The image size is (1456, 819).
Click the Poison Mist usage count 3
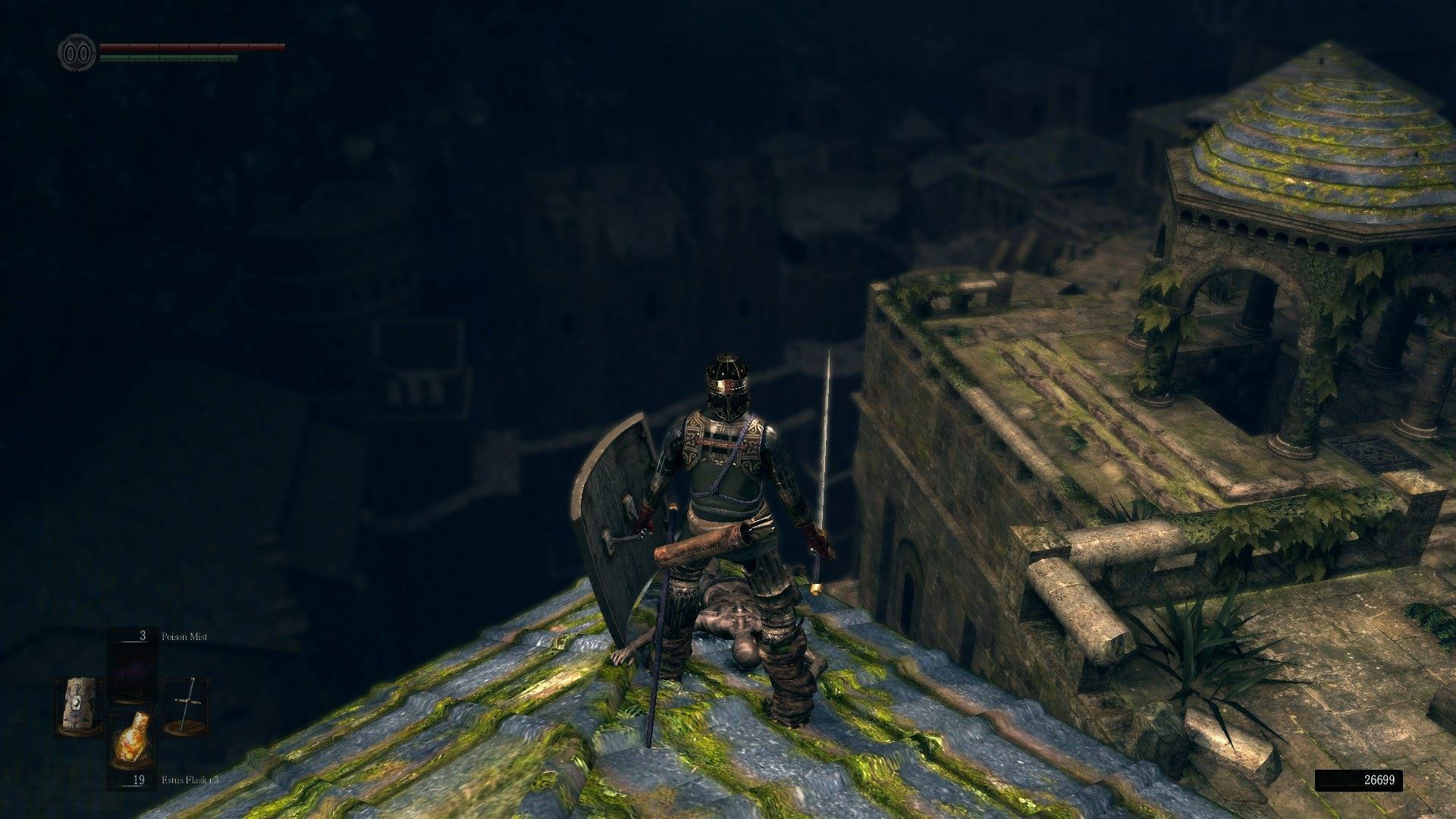[x=143, y=636]
